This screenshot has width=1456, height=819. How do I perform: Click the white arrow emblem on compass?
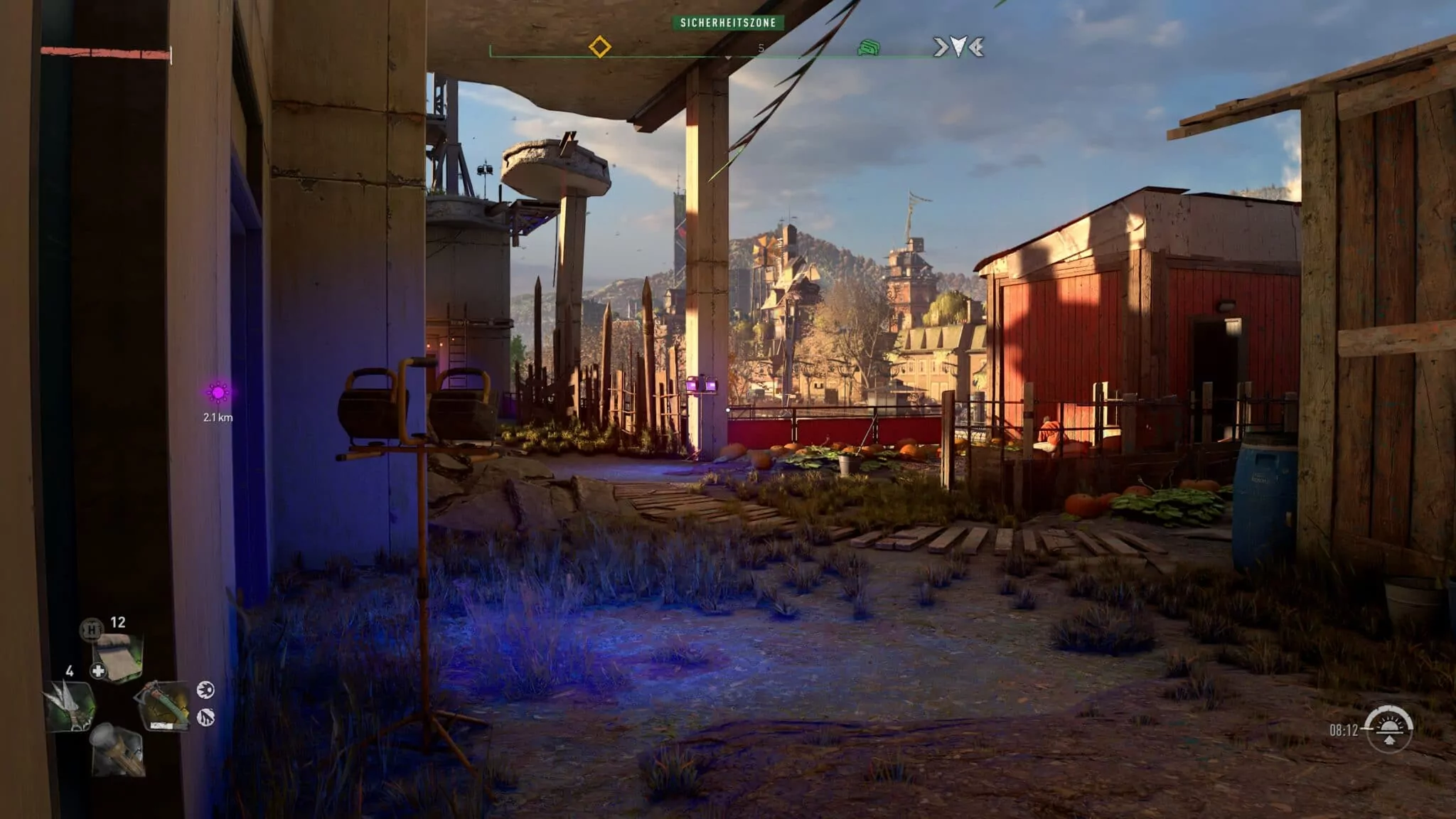(x=958, y=48)
